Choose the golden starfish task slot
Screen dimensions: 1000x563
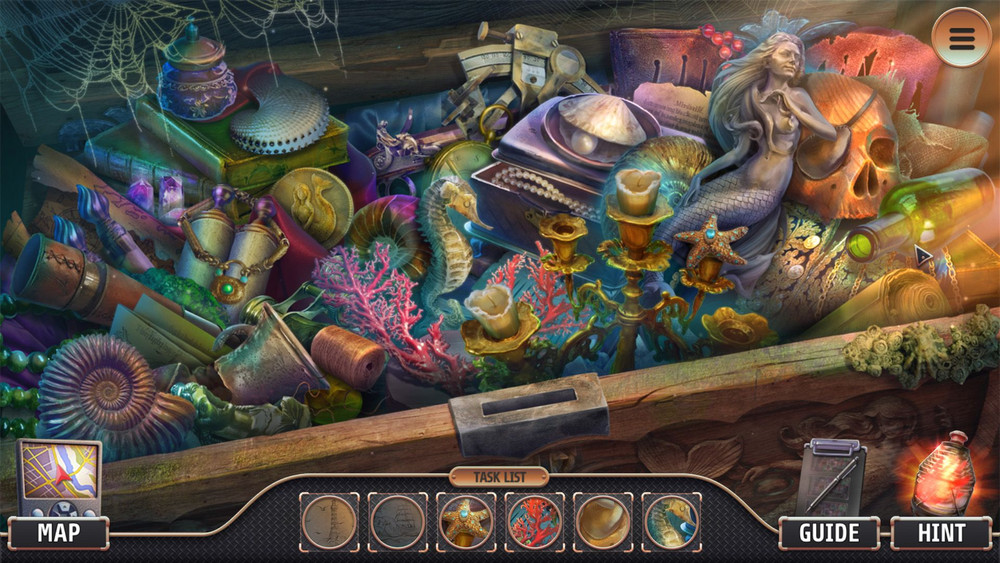coord(466,521)
